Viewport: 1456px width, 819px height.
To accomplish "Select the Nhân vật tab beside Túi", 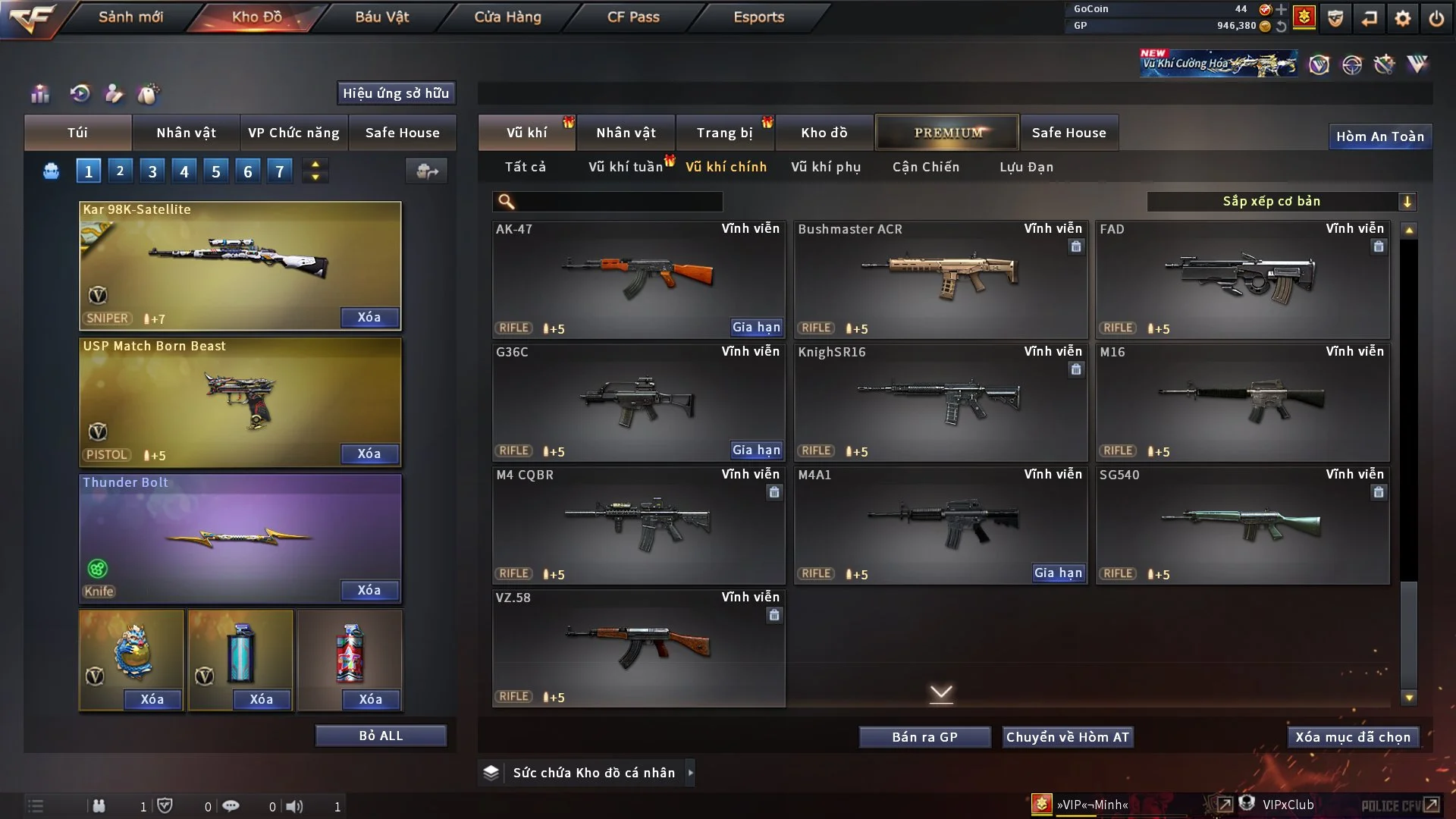I will click(x=186, y=133).
